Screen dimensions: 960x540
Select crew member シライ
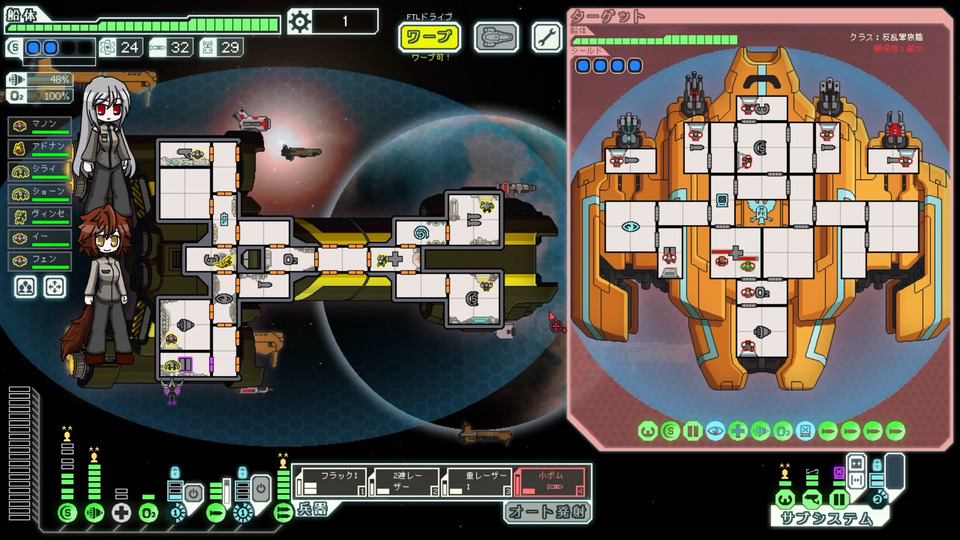[40, 172]
